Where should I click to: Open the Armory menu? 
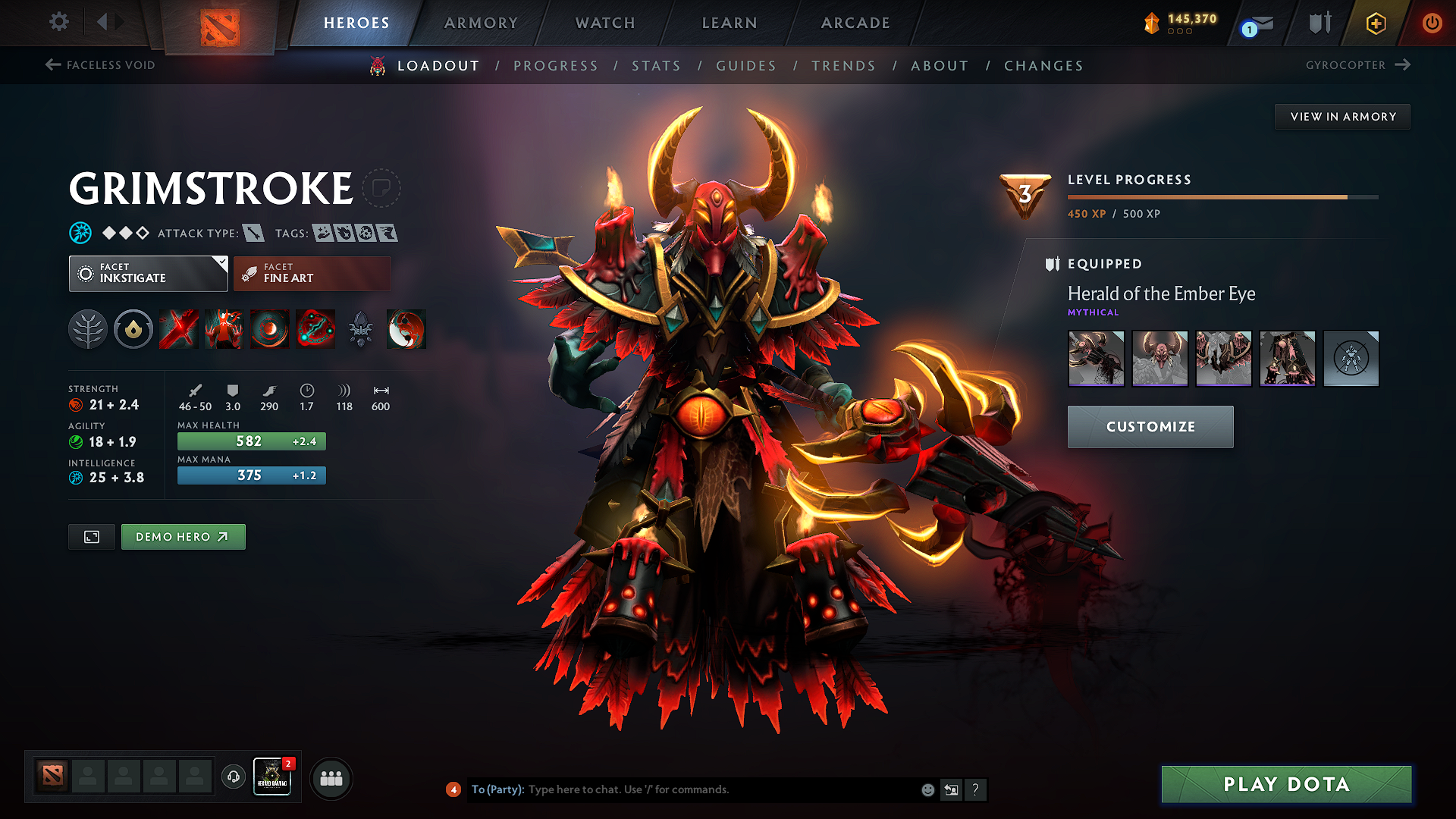(481, 22)
